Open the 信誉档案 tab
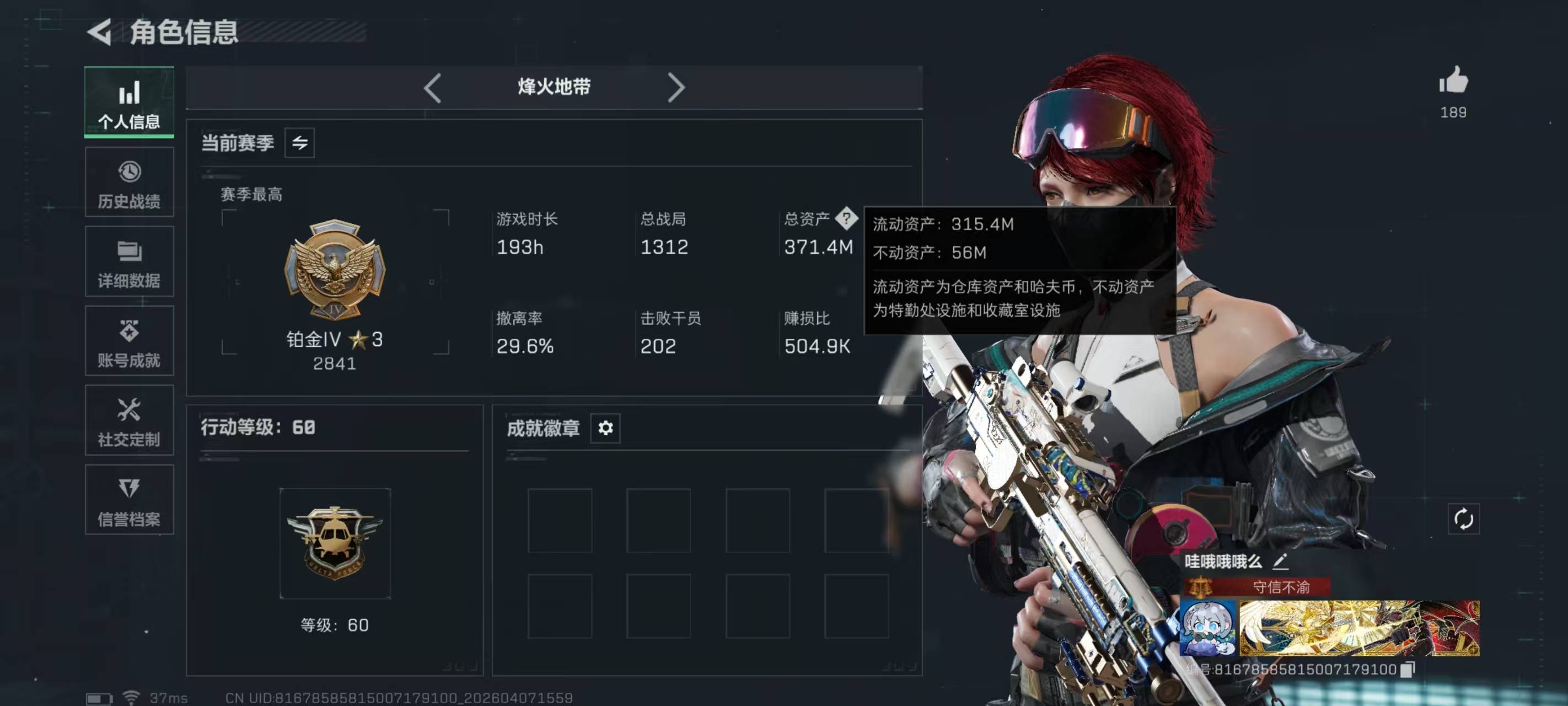1568x706 pixels. point(129,500)
